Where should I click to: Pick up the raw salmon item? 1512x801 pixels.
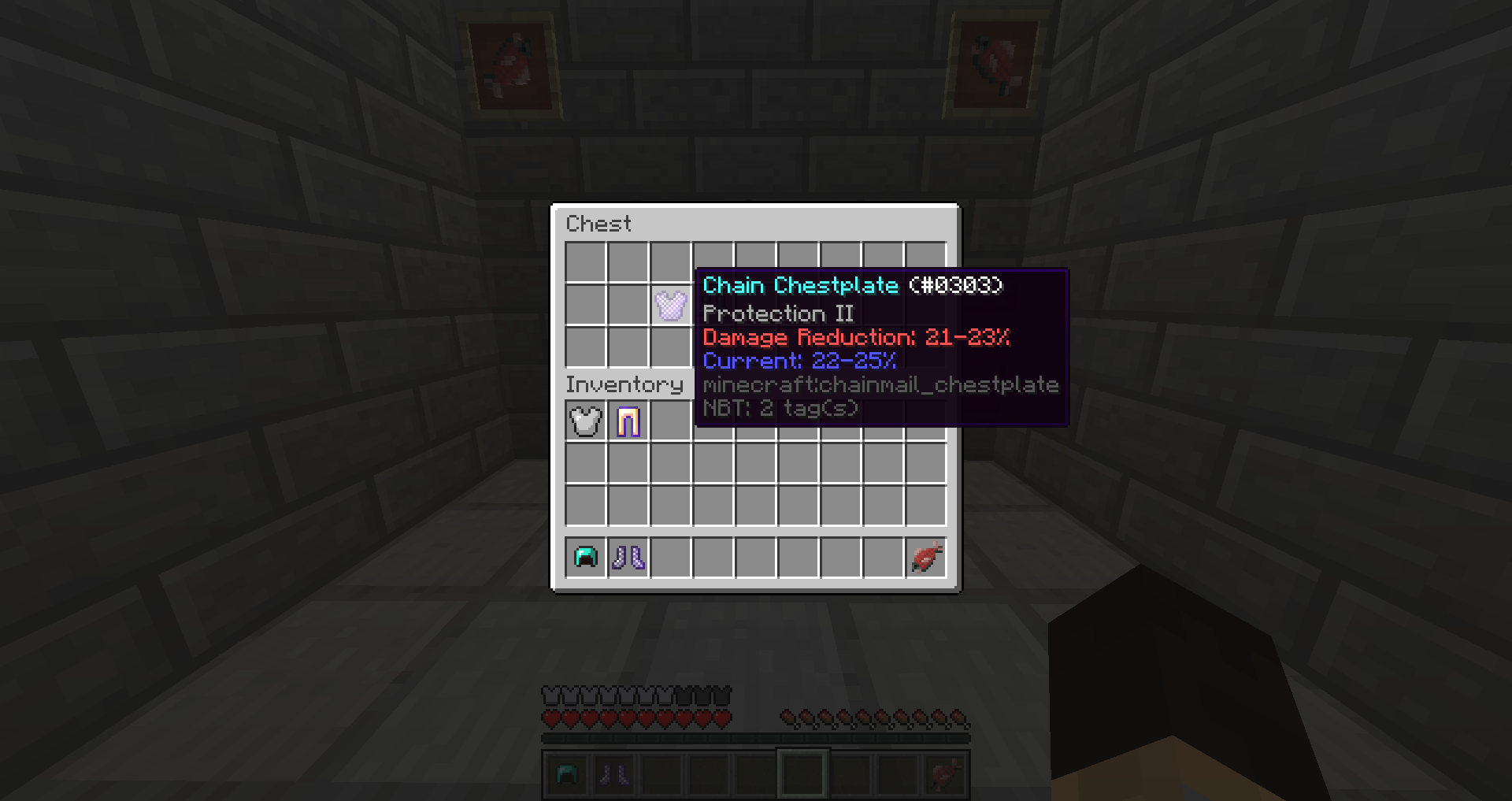pos(925,558)
